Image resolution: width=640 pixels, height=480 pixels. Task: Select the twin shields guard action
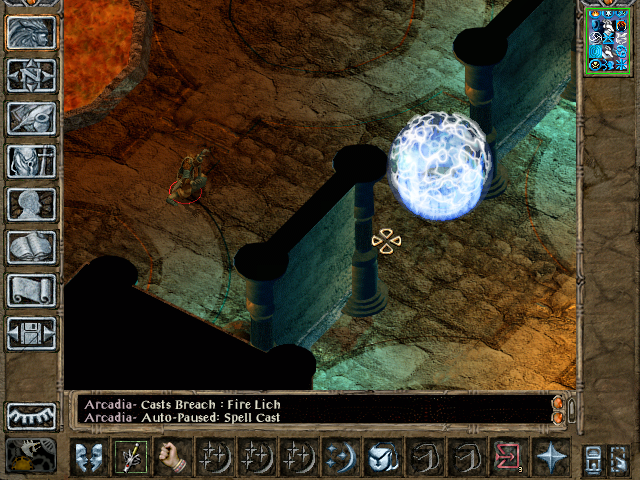tap(88, 457)
